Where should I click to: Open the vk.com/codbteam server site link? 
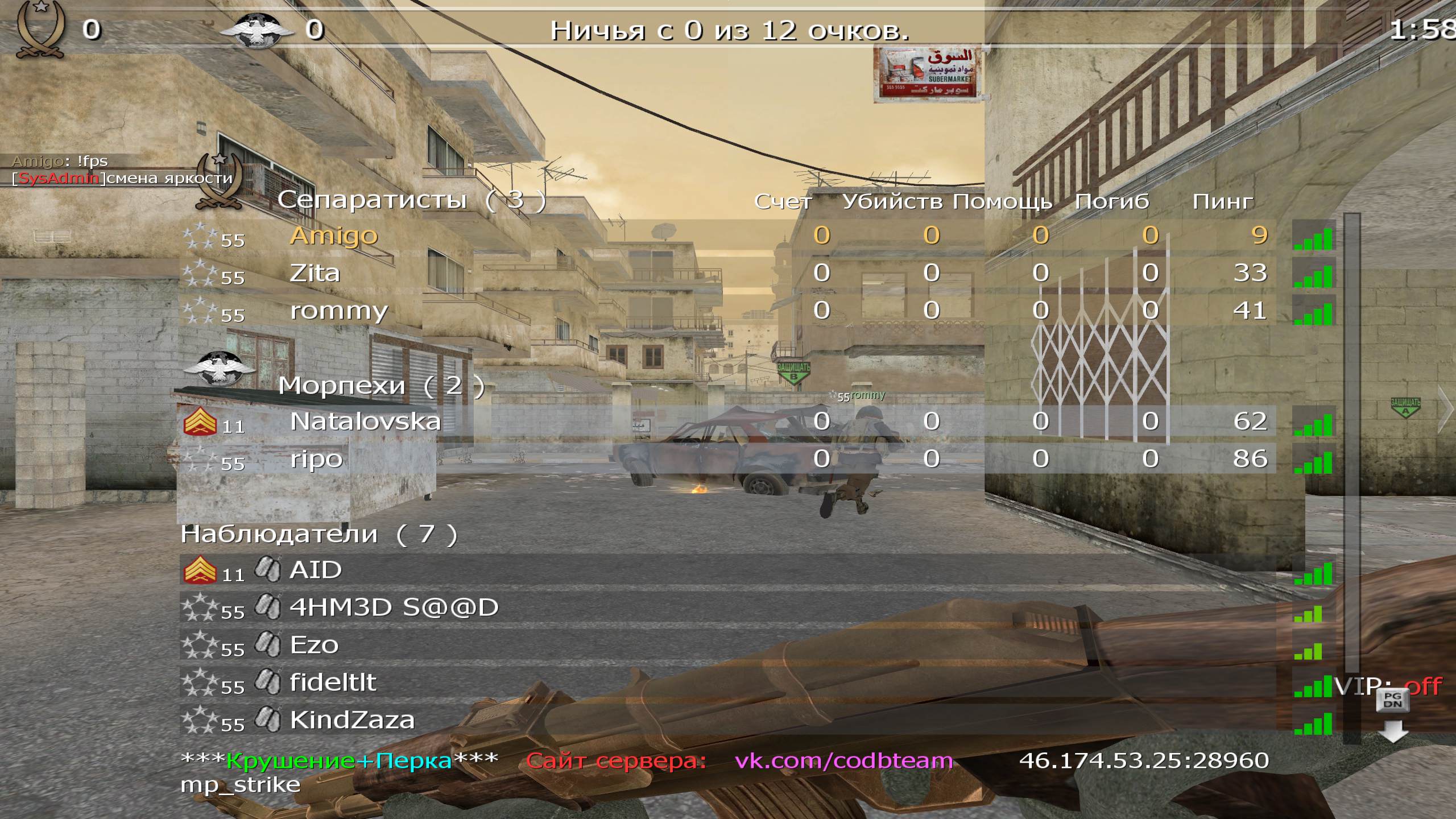pos(843,760)
